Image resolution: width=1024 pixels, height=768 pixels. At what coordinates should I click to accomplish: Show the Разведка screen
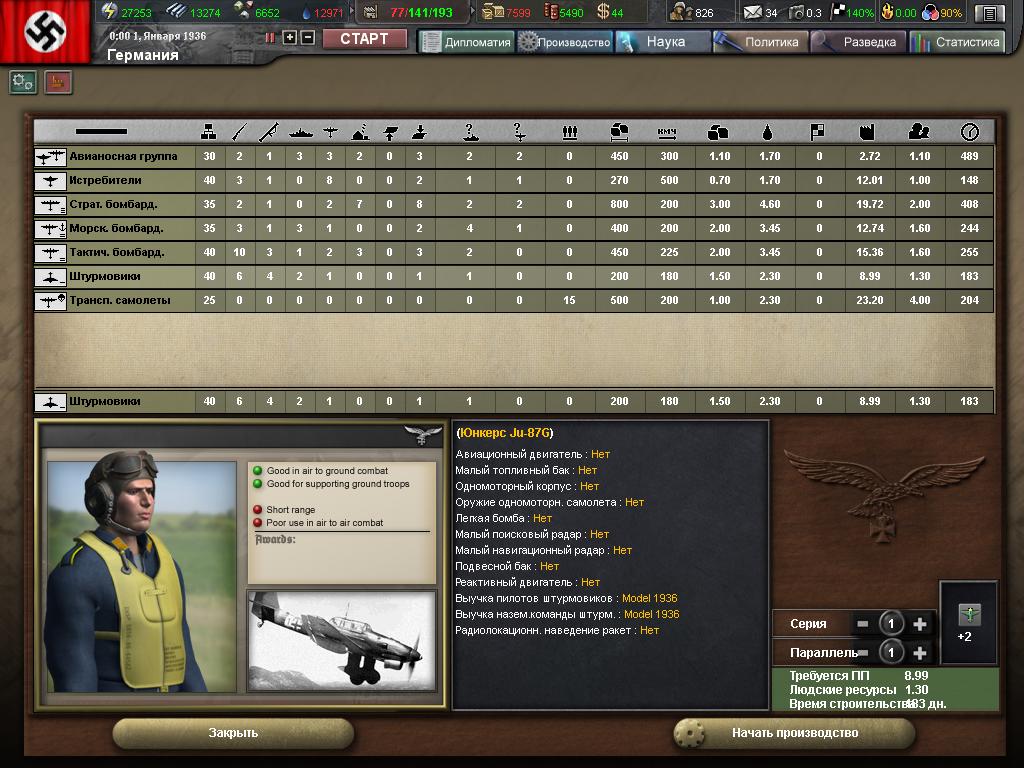coord(859,42)
